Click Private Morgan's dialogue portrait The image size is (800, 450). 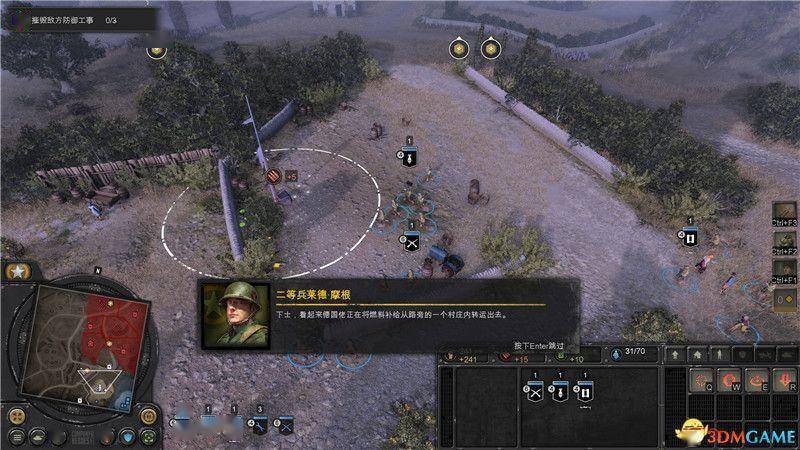(234, 313)
